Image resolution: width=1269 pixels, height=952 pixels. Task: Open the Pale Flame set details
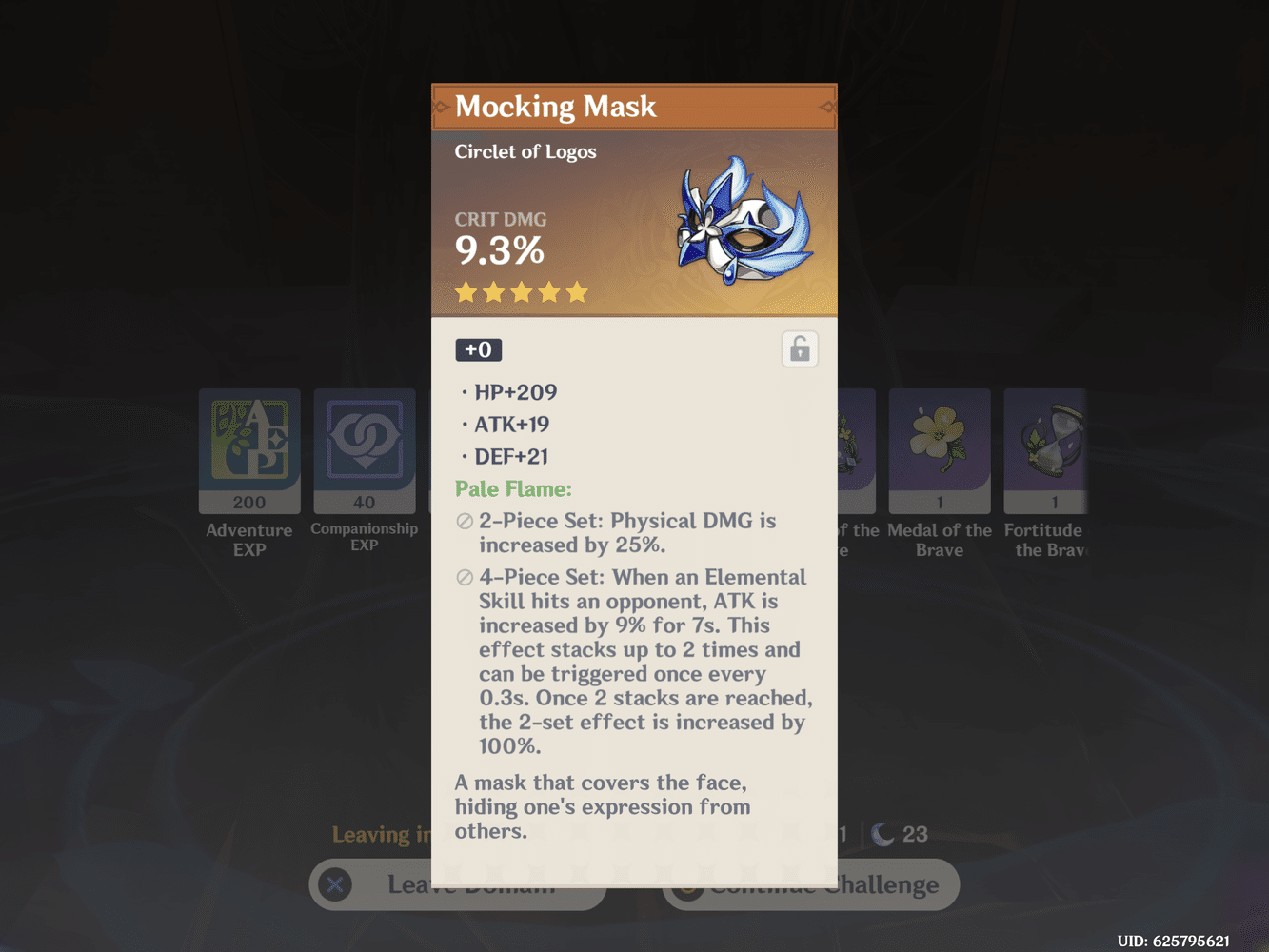513,488
